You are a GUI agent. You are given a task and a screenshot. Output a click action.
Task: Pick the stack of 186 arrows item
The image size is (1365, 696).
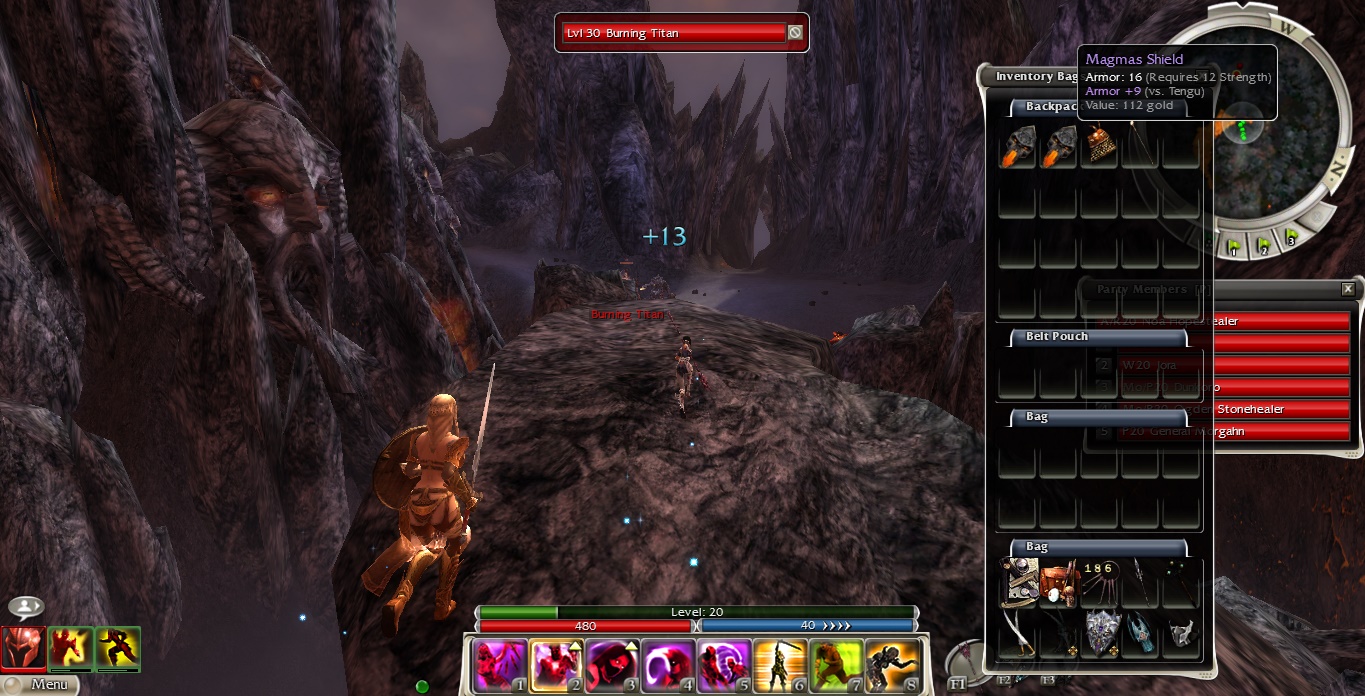[1099, 583]
